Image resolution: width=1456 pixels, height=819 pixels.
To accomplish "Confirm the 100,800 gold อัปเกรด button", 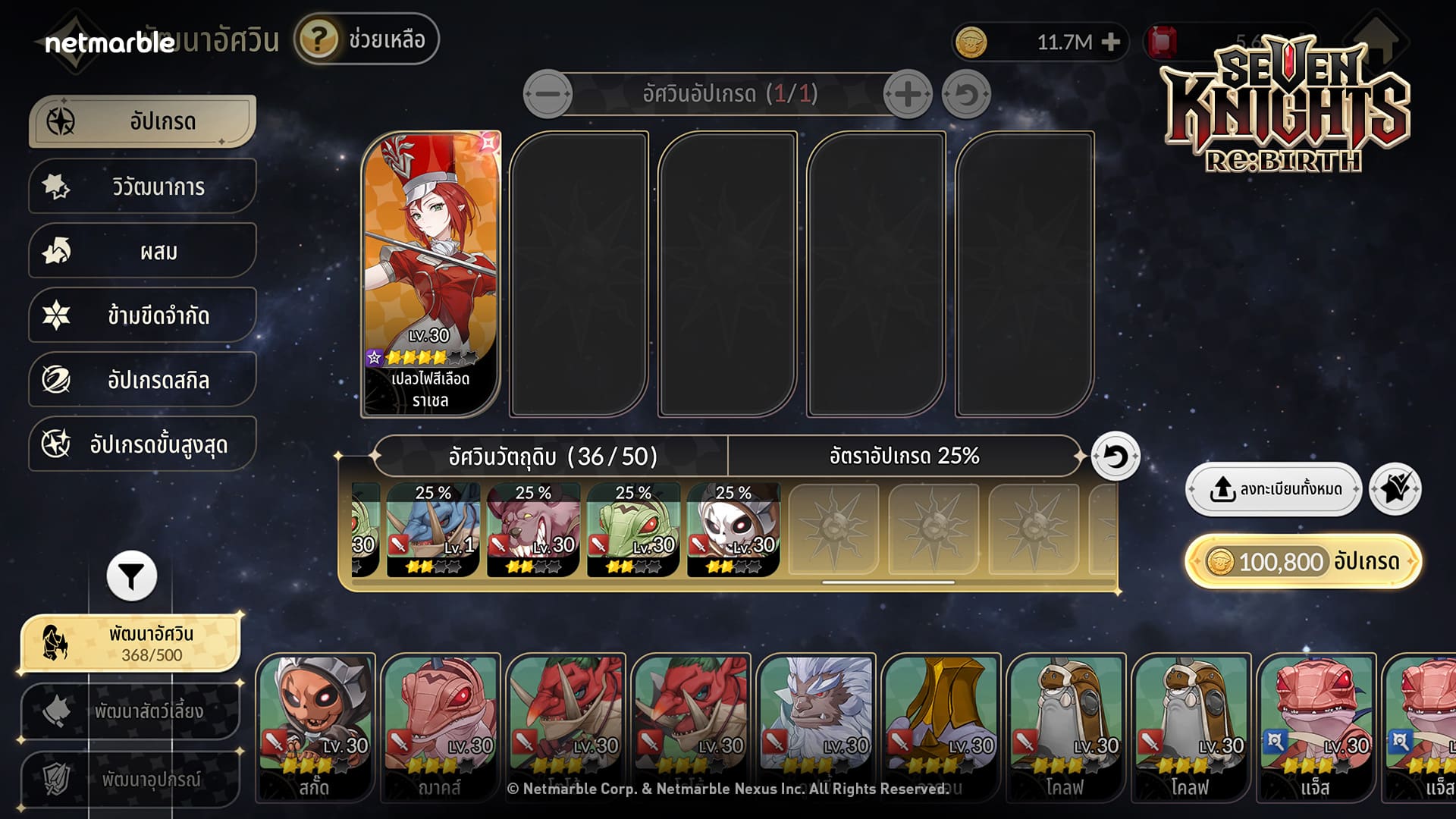I will click(x=1303, y=562).
